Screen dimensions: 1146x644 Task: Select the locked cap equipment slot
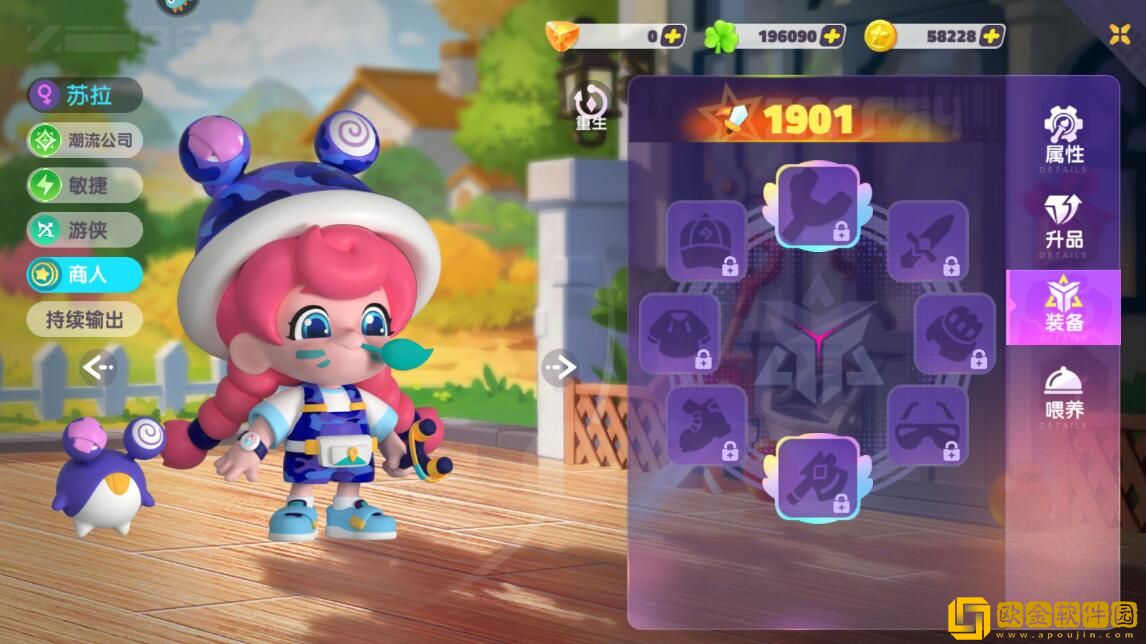(707, 238)
